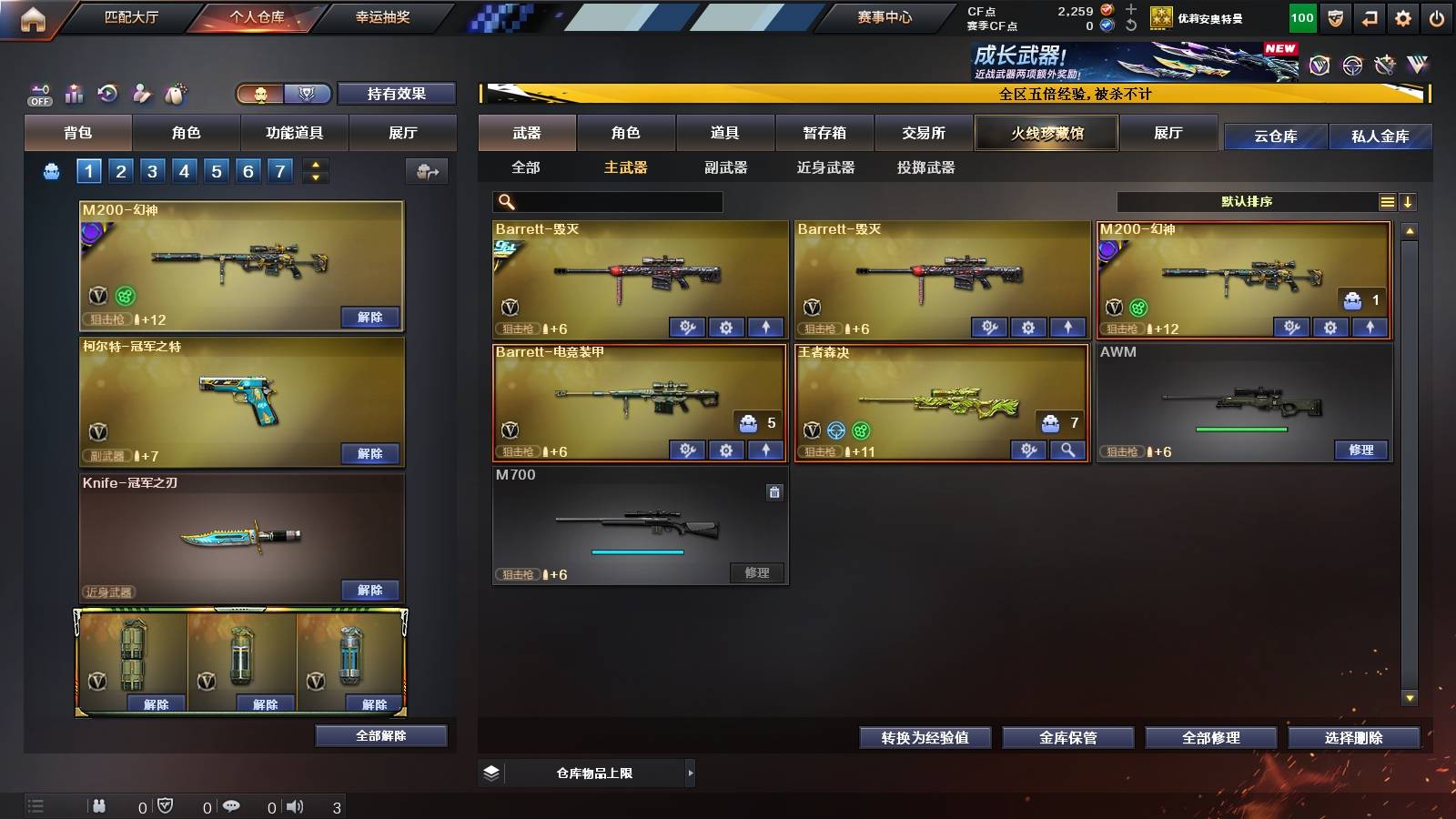Click the trash icon on the M700 card
The width and height of the screenshot is (1456, 819).
point(774,491)
